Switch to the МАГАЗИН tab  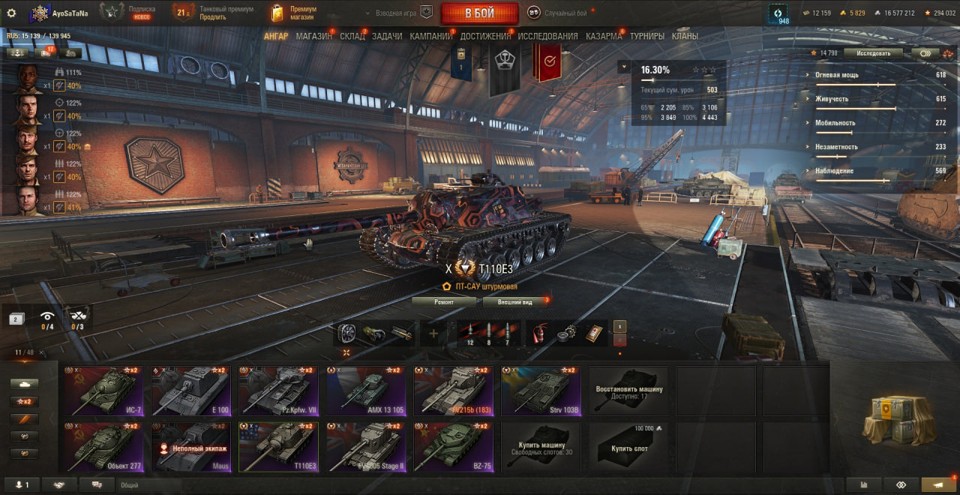coord(314,36)
